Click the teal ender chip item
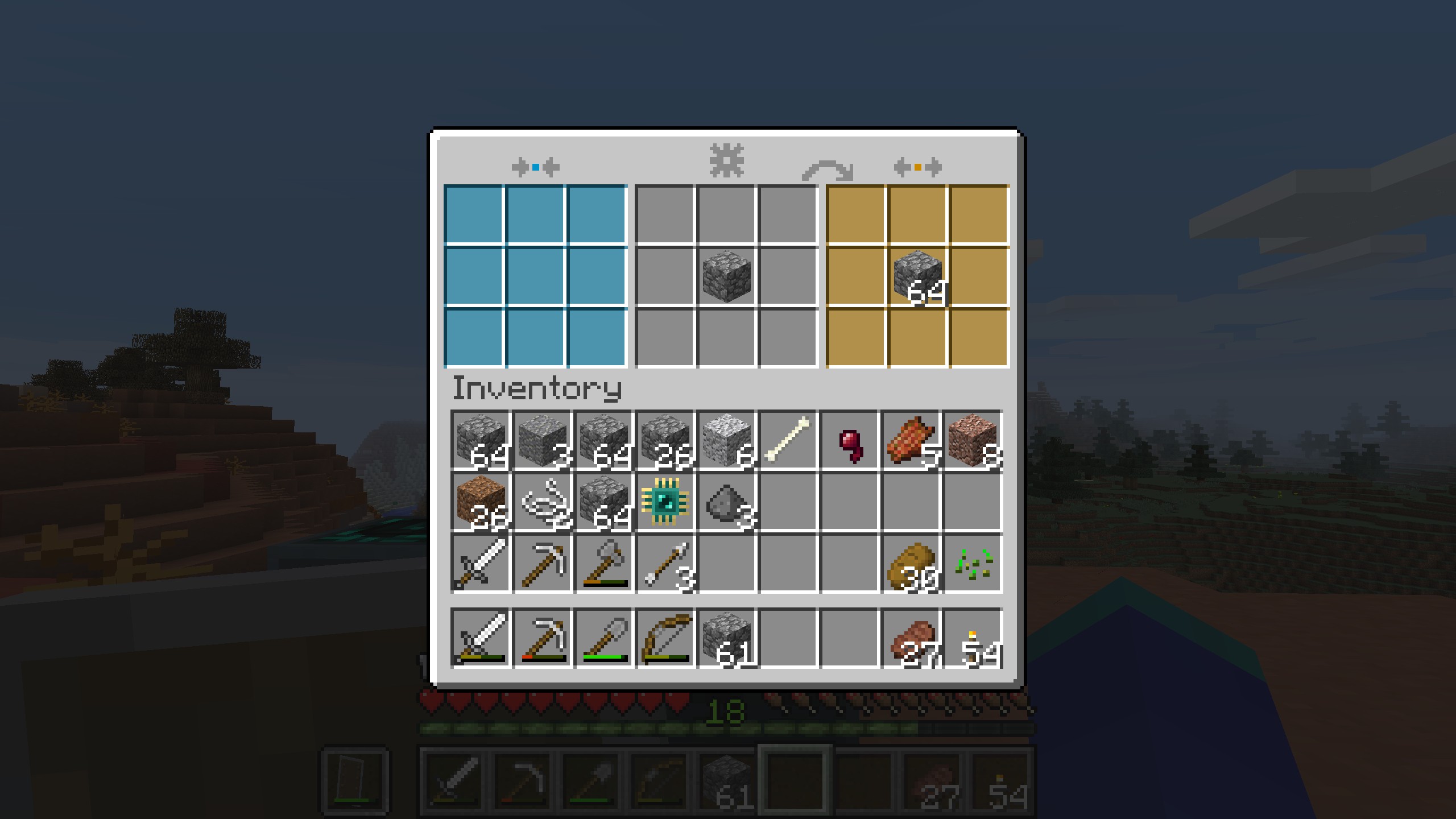 (x=665, y=502)
